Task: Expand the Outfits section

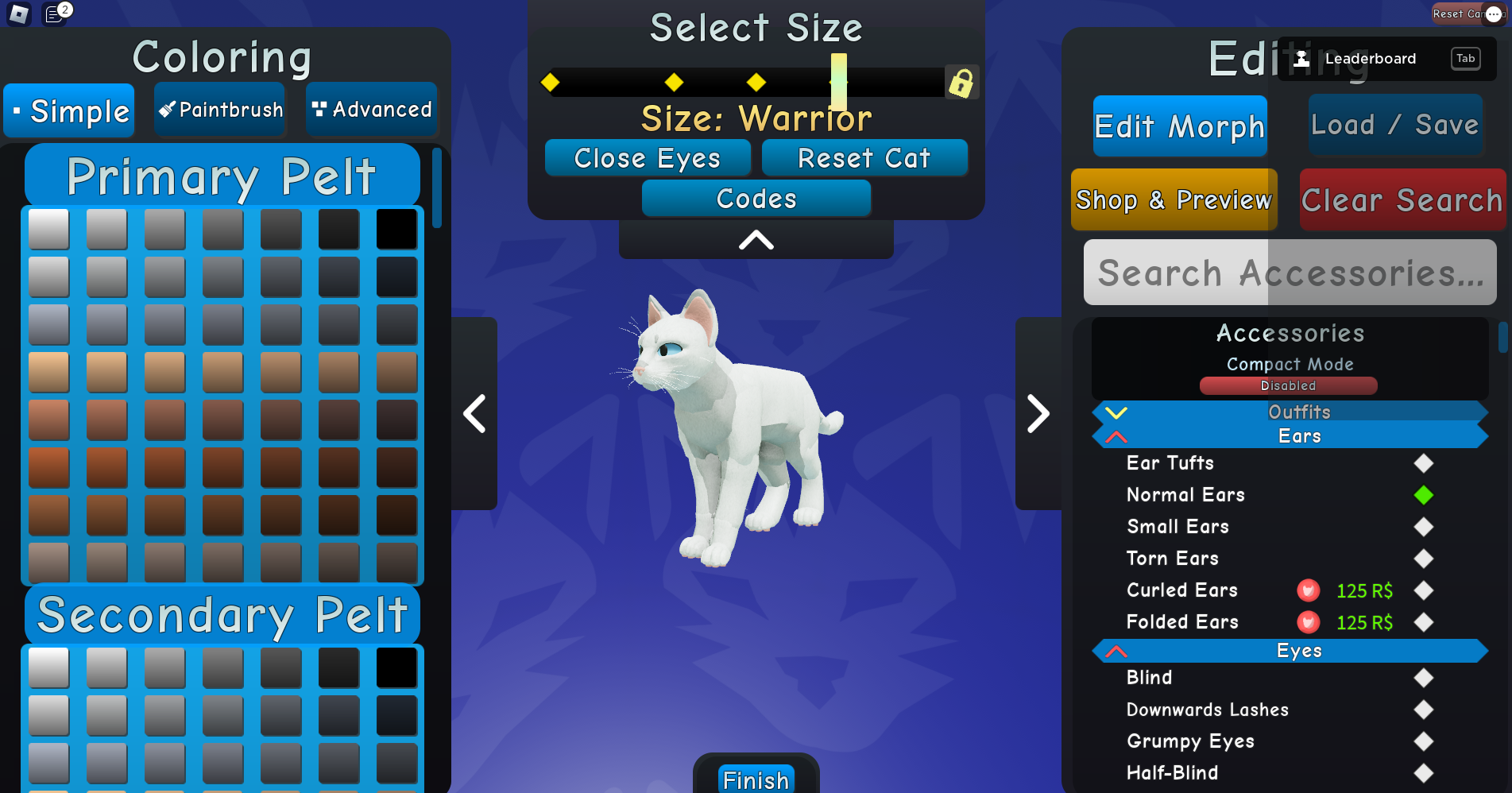Action: point(1117,412)
